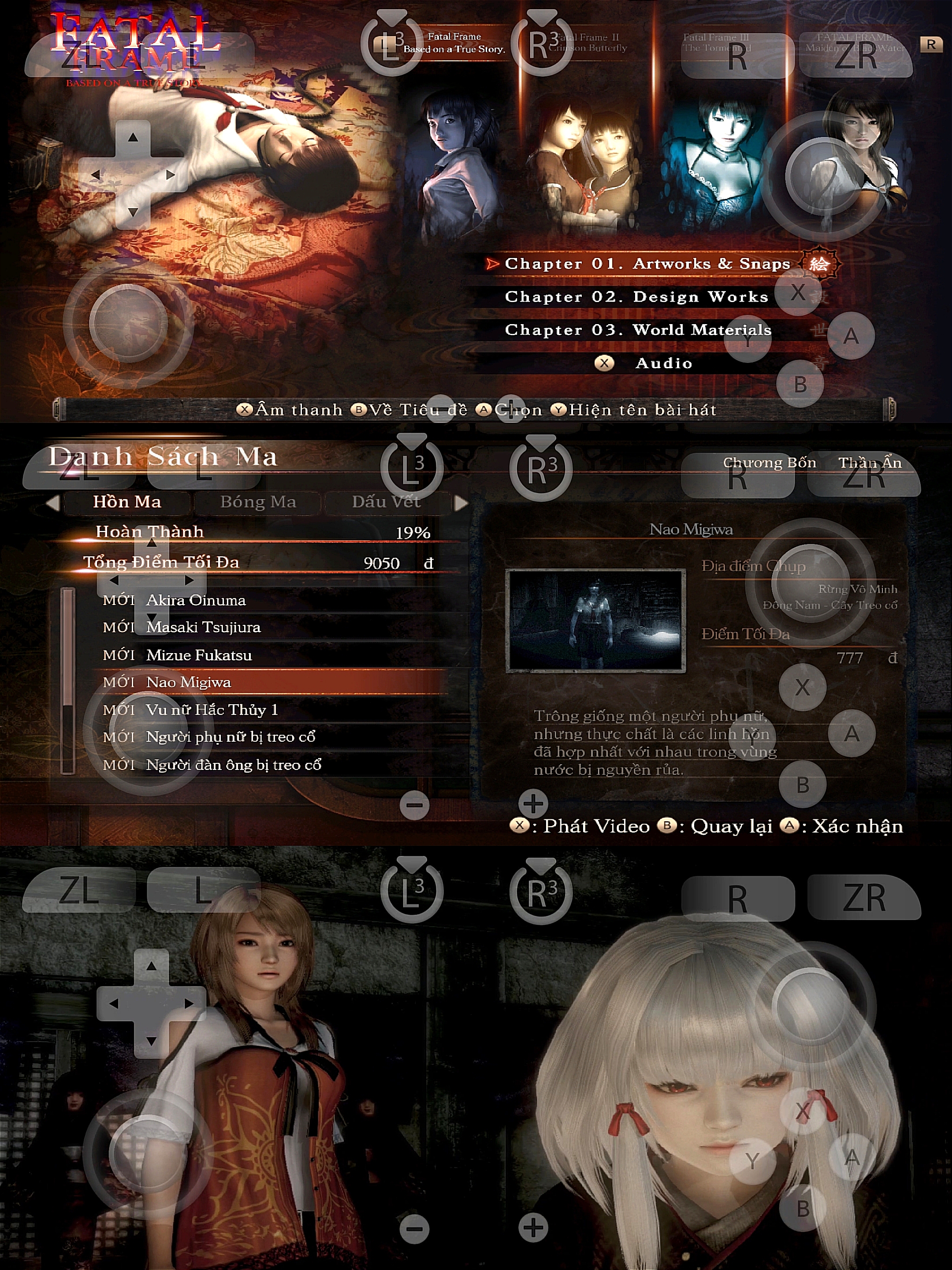Select Người đàn ông bị treo cổ entry
Screen dimensions: 952x1270
(234, 765)
